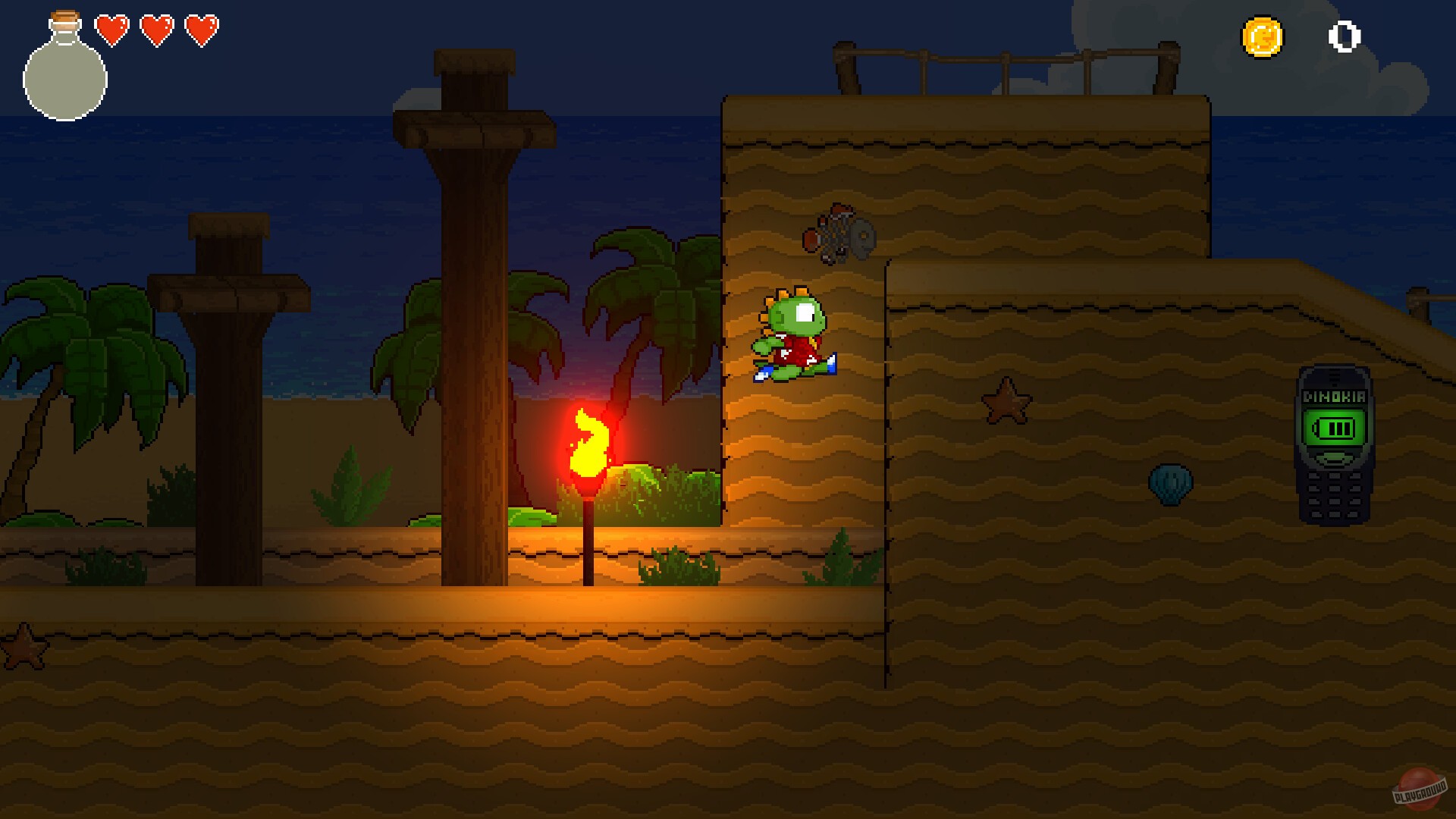Click the middle heart icon
1456x819 pixels.
pyautogui.click(x=156, y=30)
